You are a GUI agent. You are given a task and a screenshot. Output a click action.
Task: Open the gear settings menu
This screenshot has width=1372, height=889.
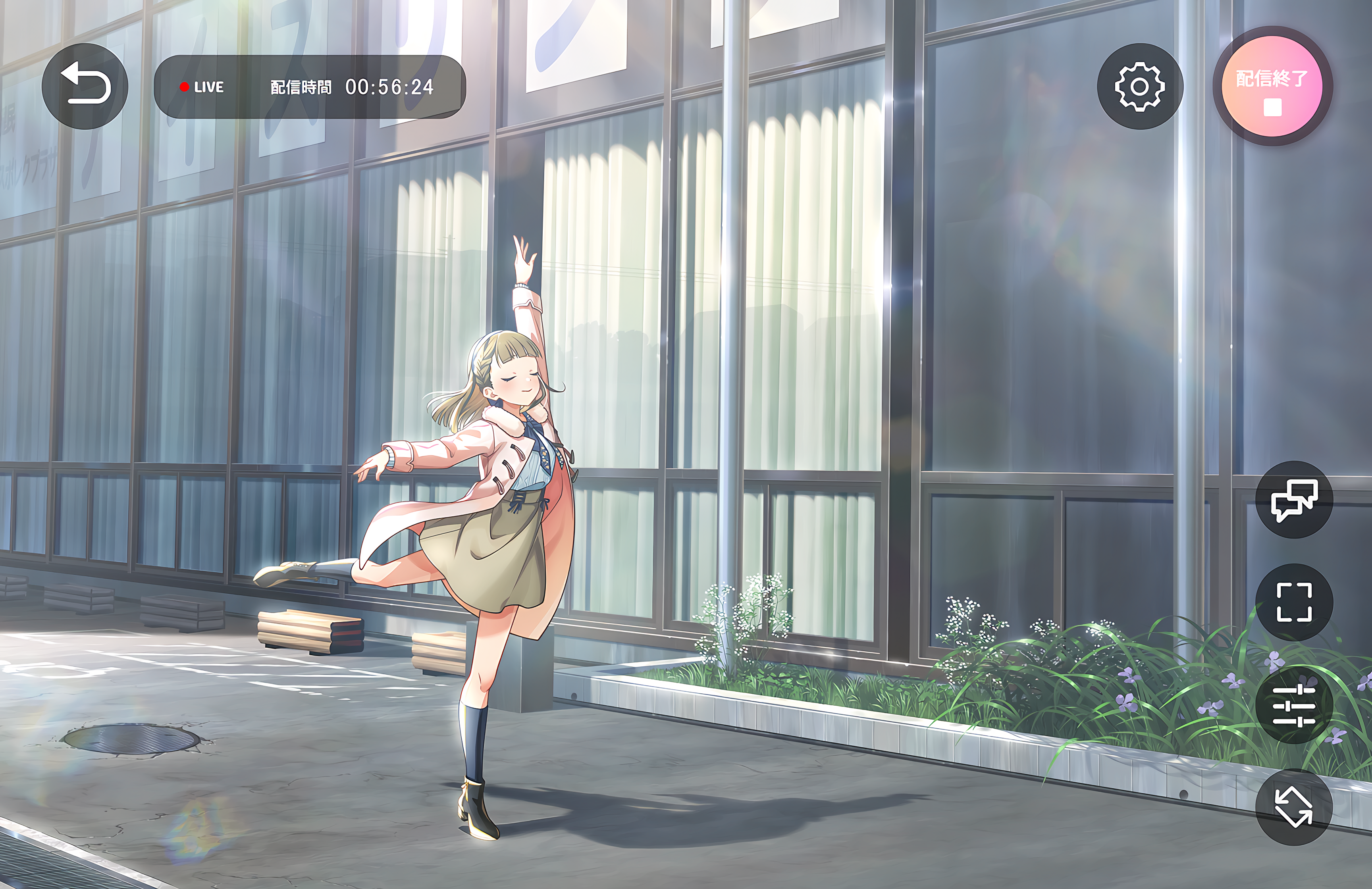pyautogui.click(x=1140, y=87)
